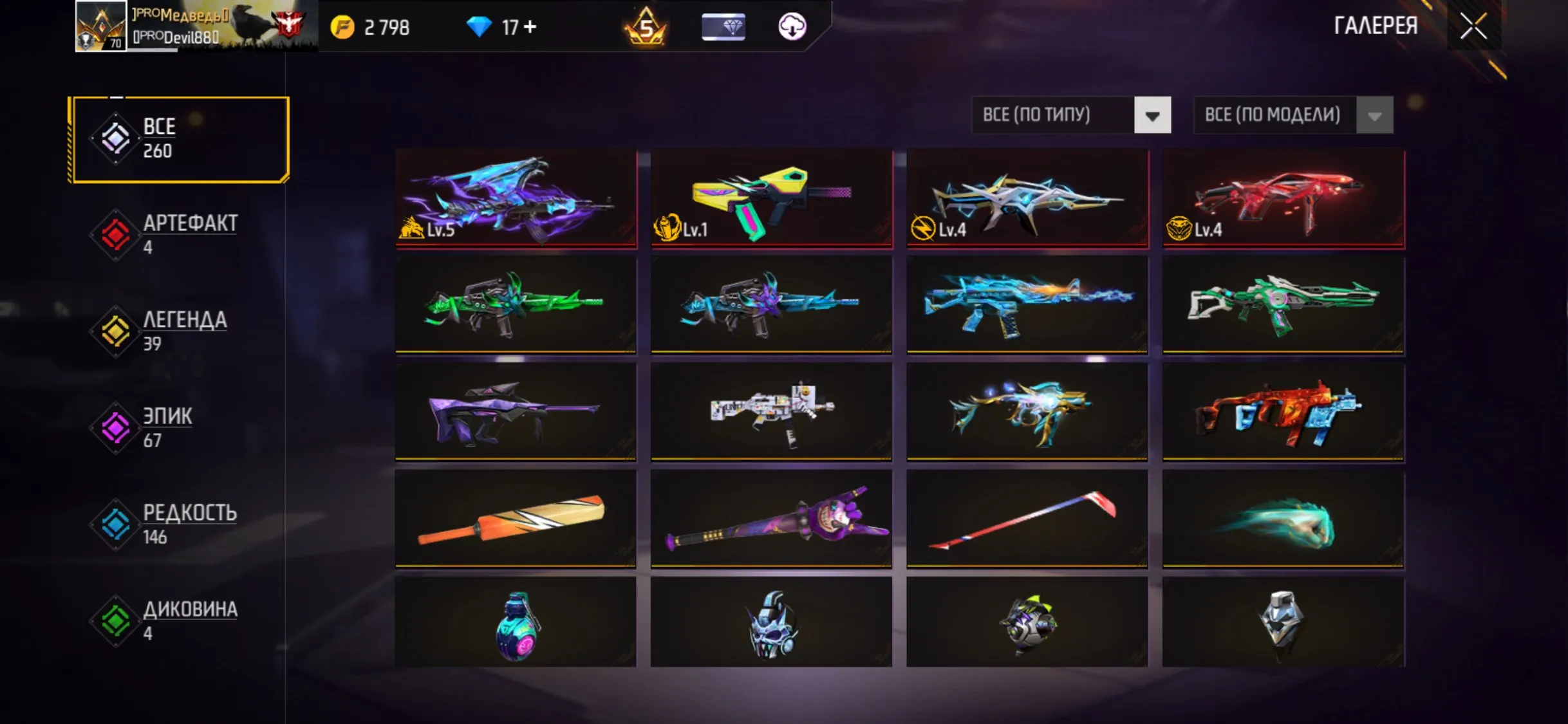1568x724 pixels.
Task: Click the gold coin currency icon
Action: point(343,26)
